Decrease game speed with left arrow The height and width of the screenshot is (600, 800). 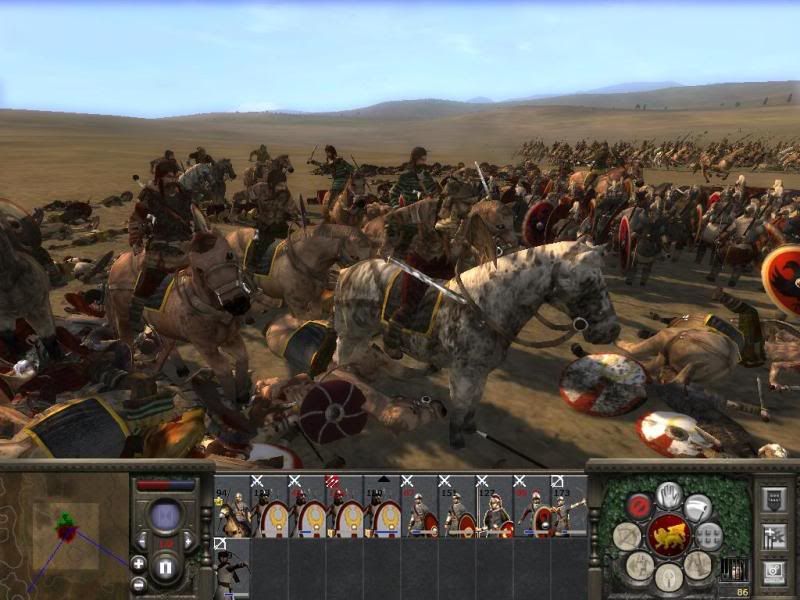point(140,540)
